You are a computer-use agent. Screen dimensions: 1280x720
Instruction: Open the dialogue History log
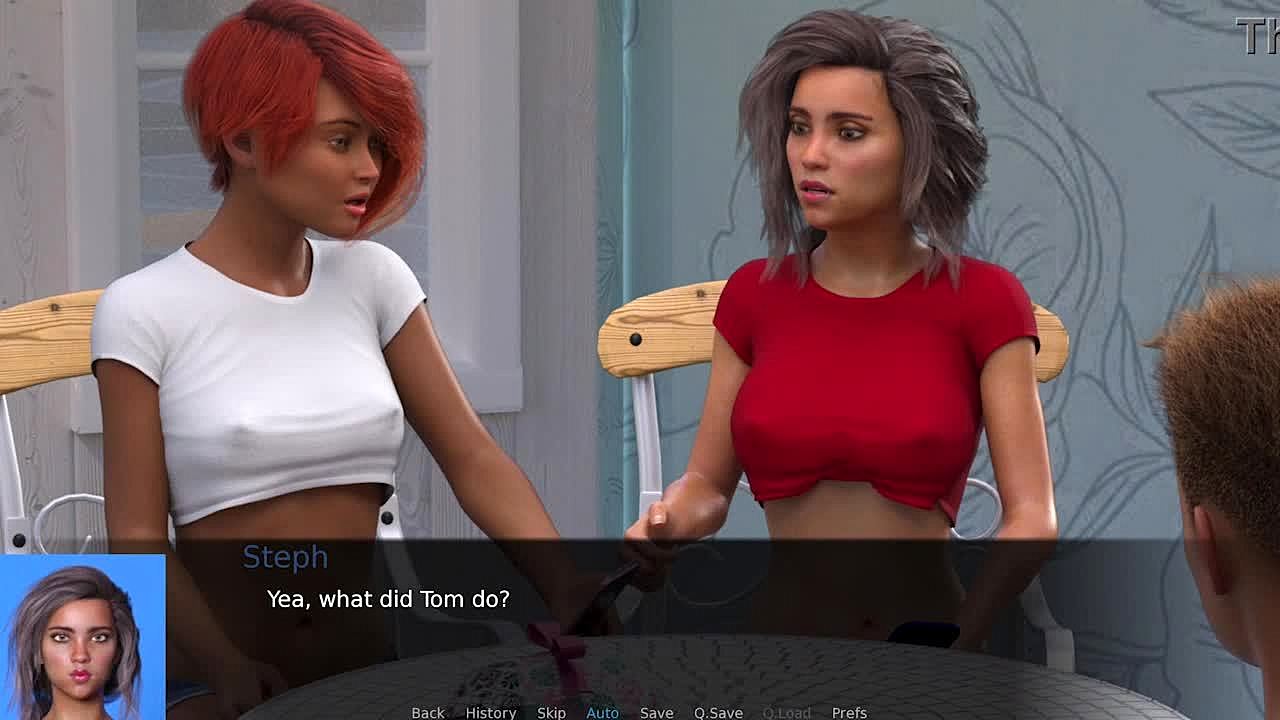[x=491, y=712]
